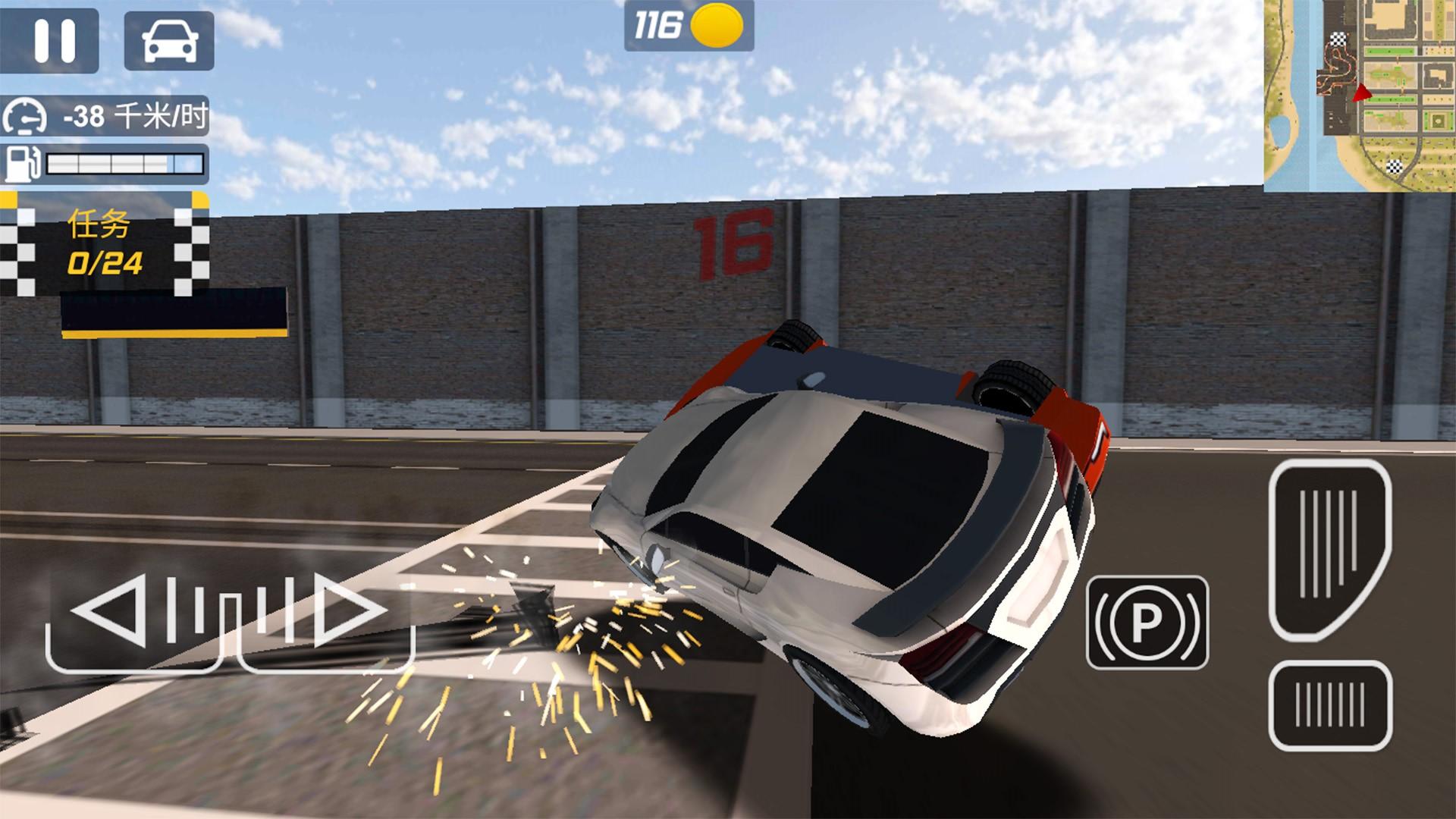The image size is (1456, 819).
Task: Open the city minimap
Action: pos(1358,96)
